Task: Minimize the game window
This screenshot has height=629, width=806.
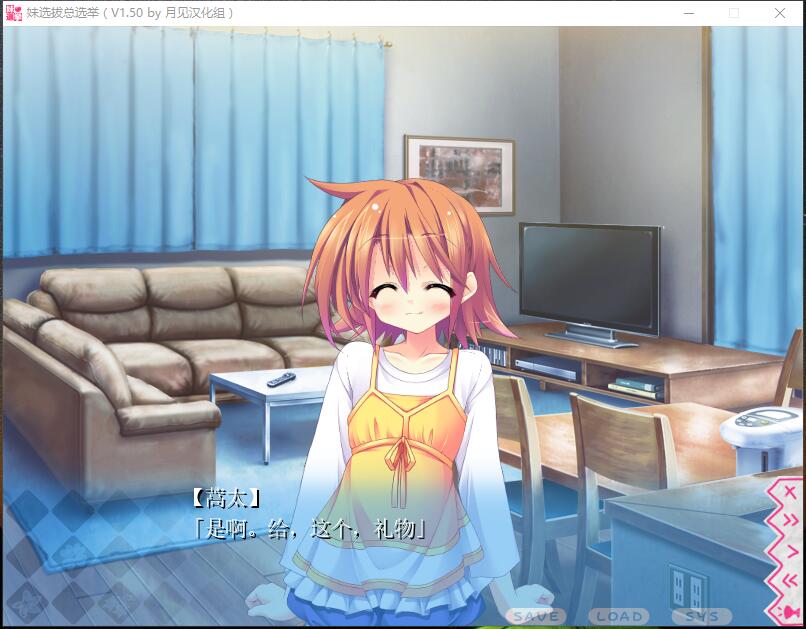Action: (688, 13)
